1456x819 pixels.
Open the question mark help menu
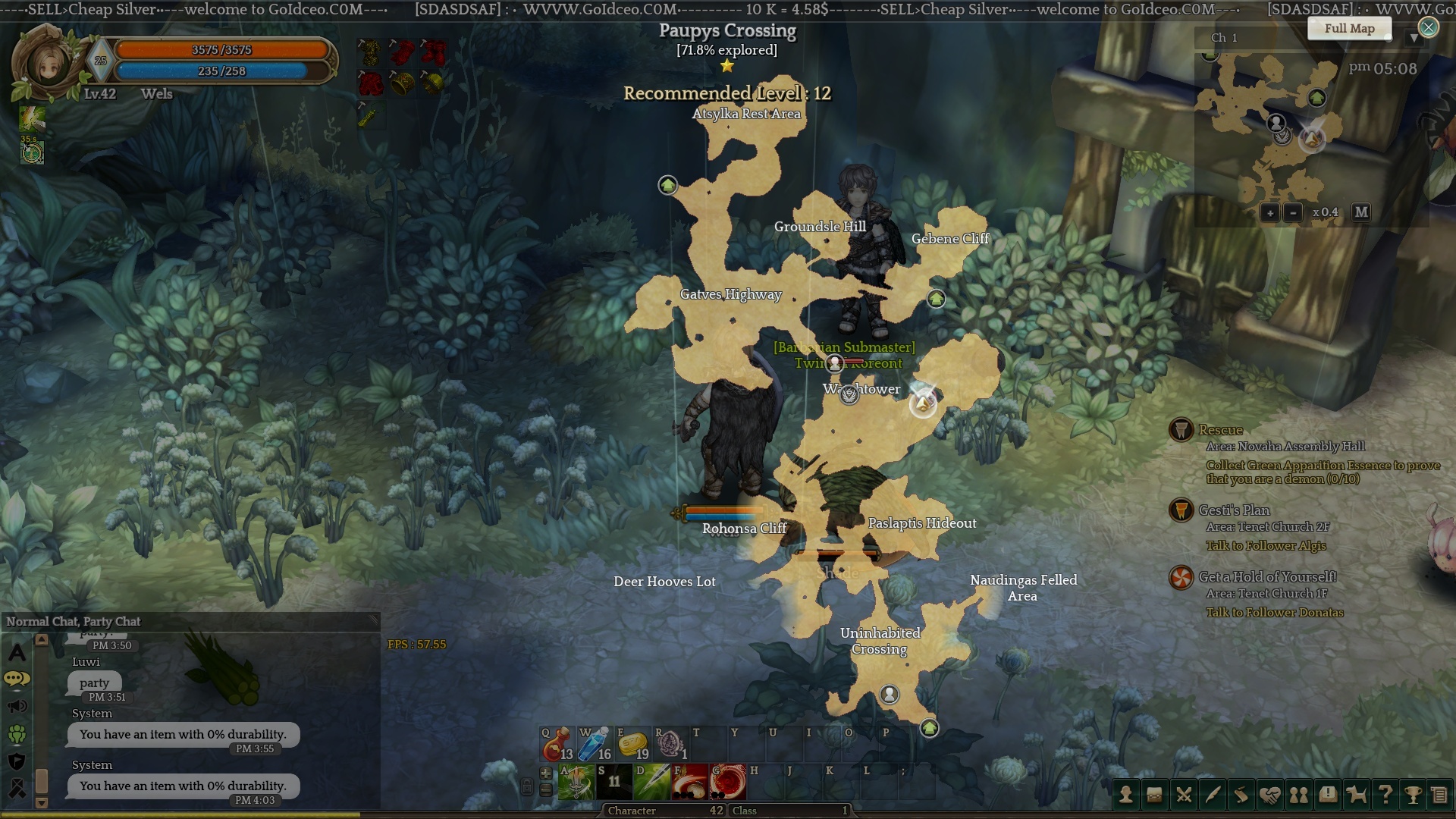(1385, 795)
